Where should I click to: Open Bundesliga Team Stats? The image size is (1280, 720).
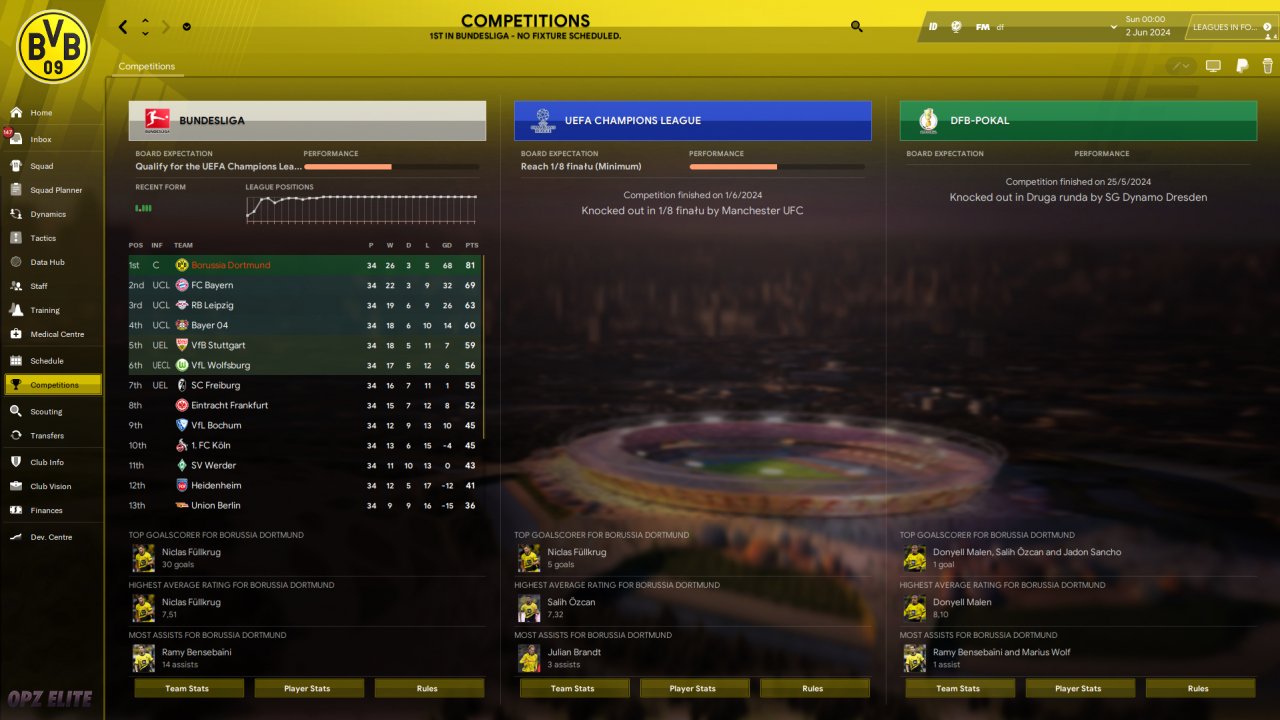[x=189, y=688]
